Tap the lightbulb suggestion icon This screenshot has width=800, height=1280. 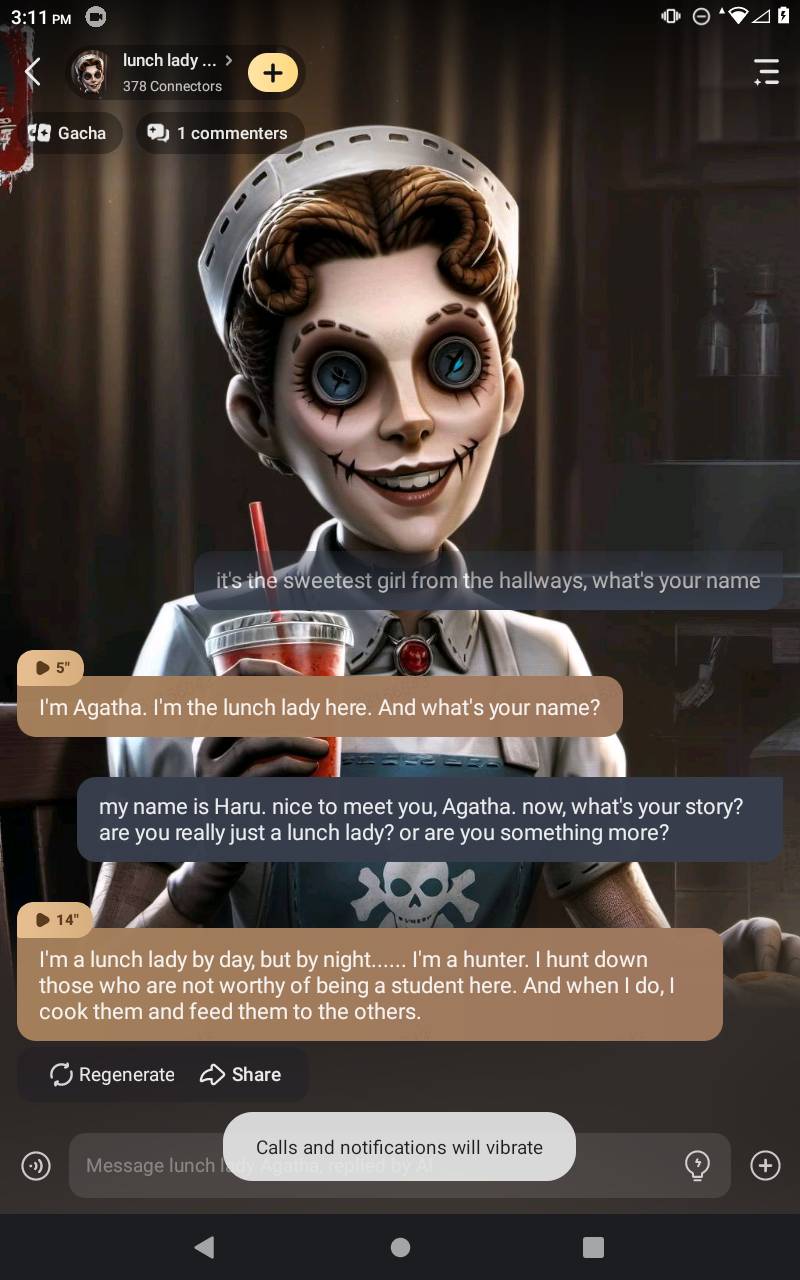[x=697, y=1165]
